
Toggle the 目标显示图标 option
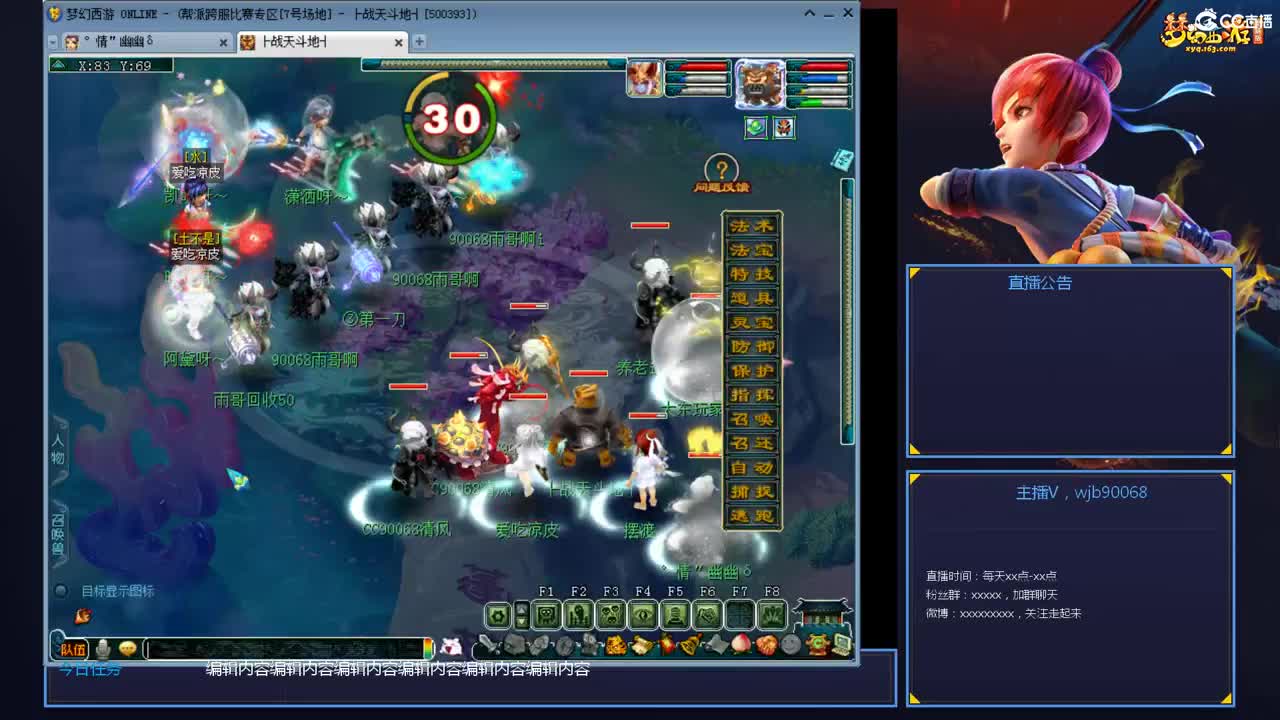tap(60, 591)
